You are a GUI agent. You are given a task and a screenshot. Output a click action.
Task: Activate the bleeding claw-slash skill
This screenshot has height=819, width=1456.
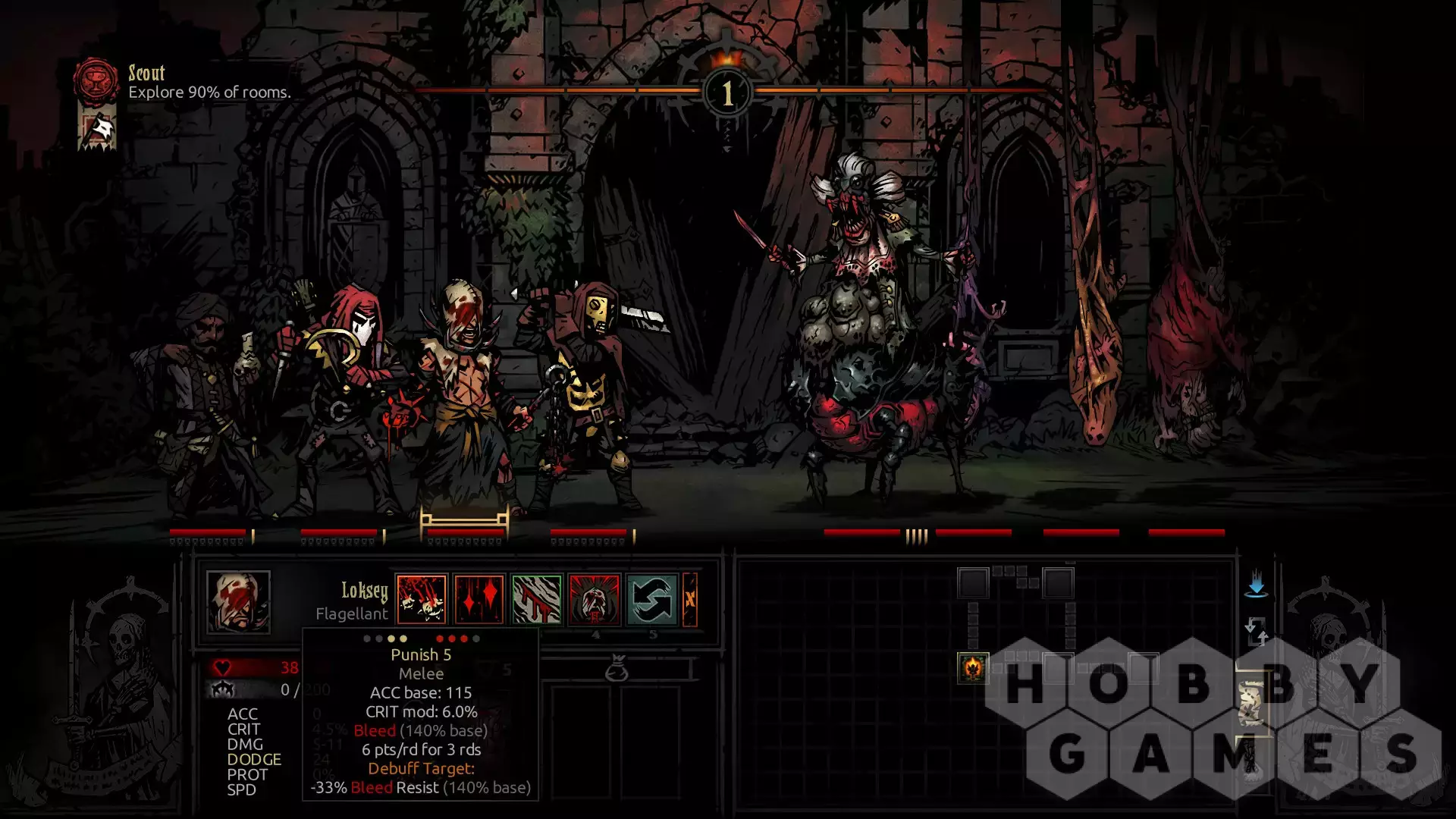[x=537, y=599]
